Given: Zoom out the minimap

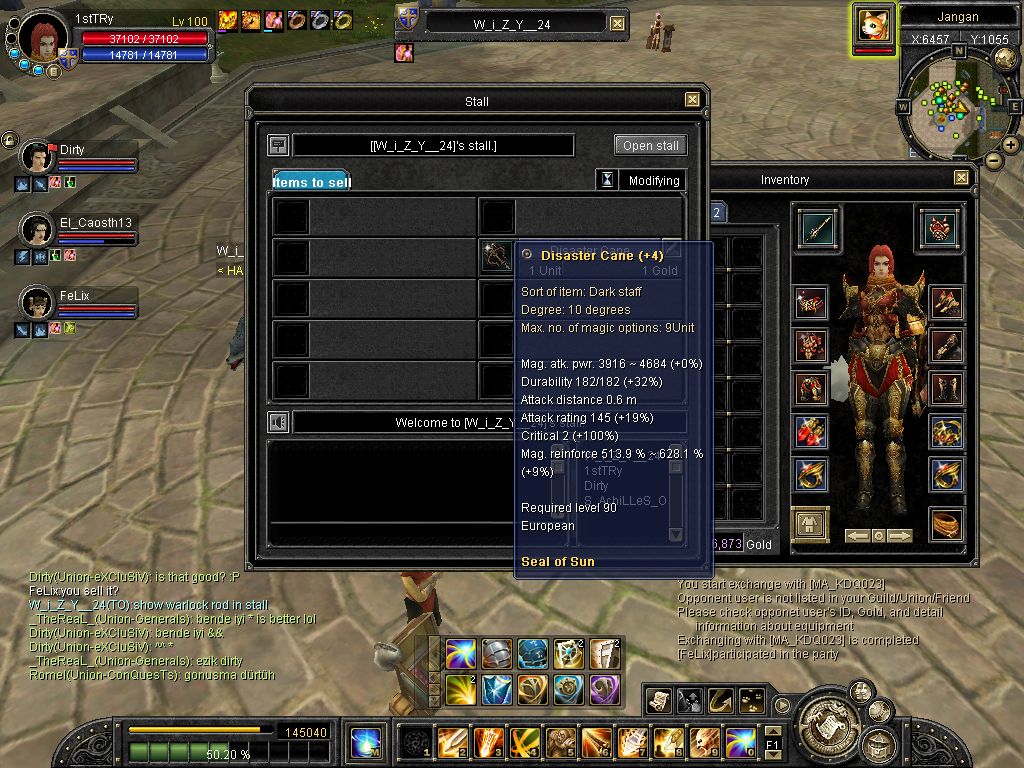Looking at the screenshot, I should (x=993, y=160).
